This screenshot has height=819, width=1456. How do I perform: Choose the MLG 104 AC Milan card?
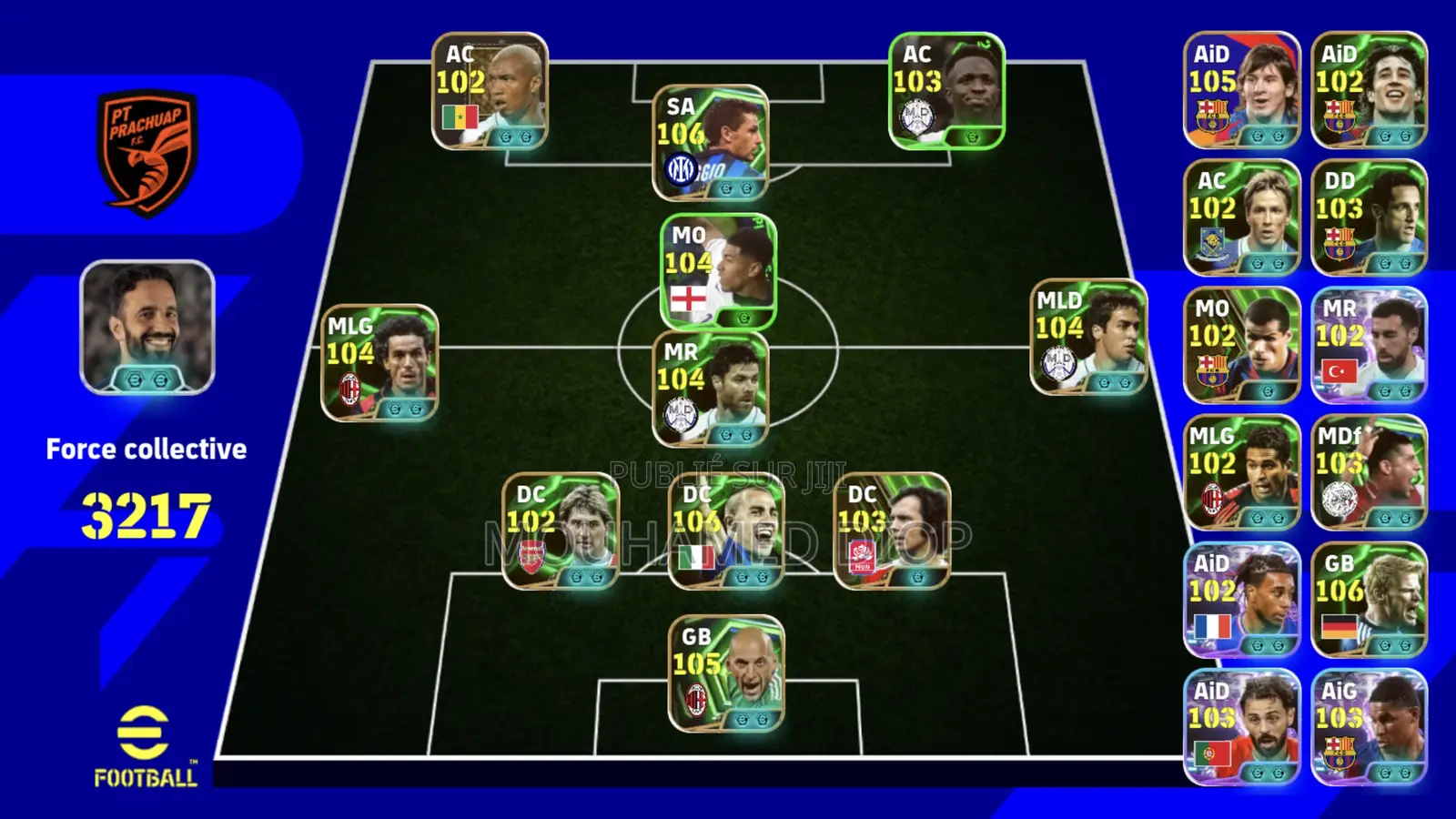pyautogui.click(x=379, y=363)
